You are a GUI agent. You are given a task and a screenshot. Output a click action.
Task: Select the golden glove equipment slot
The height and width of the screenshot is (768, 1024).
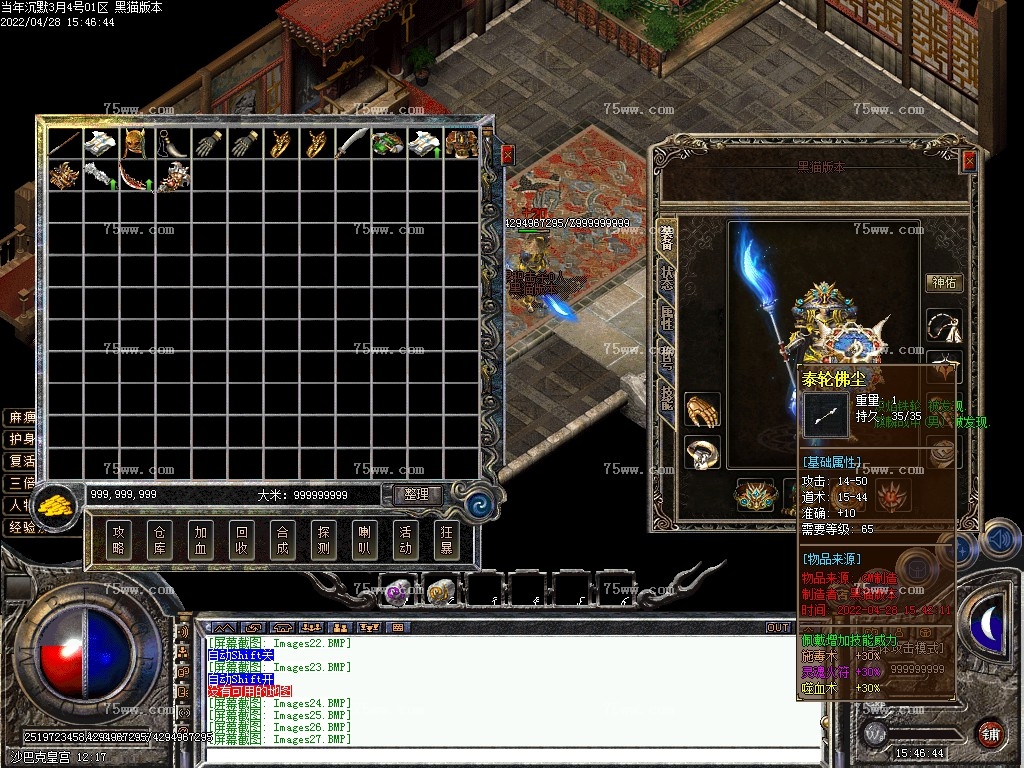tap(702, 410)
